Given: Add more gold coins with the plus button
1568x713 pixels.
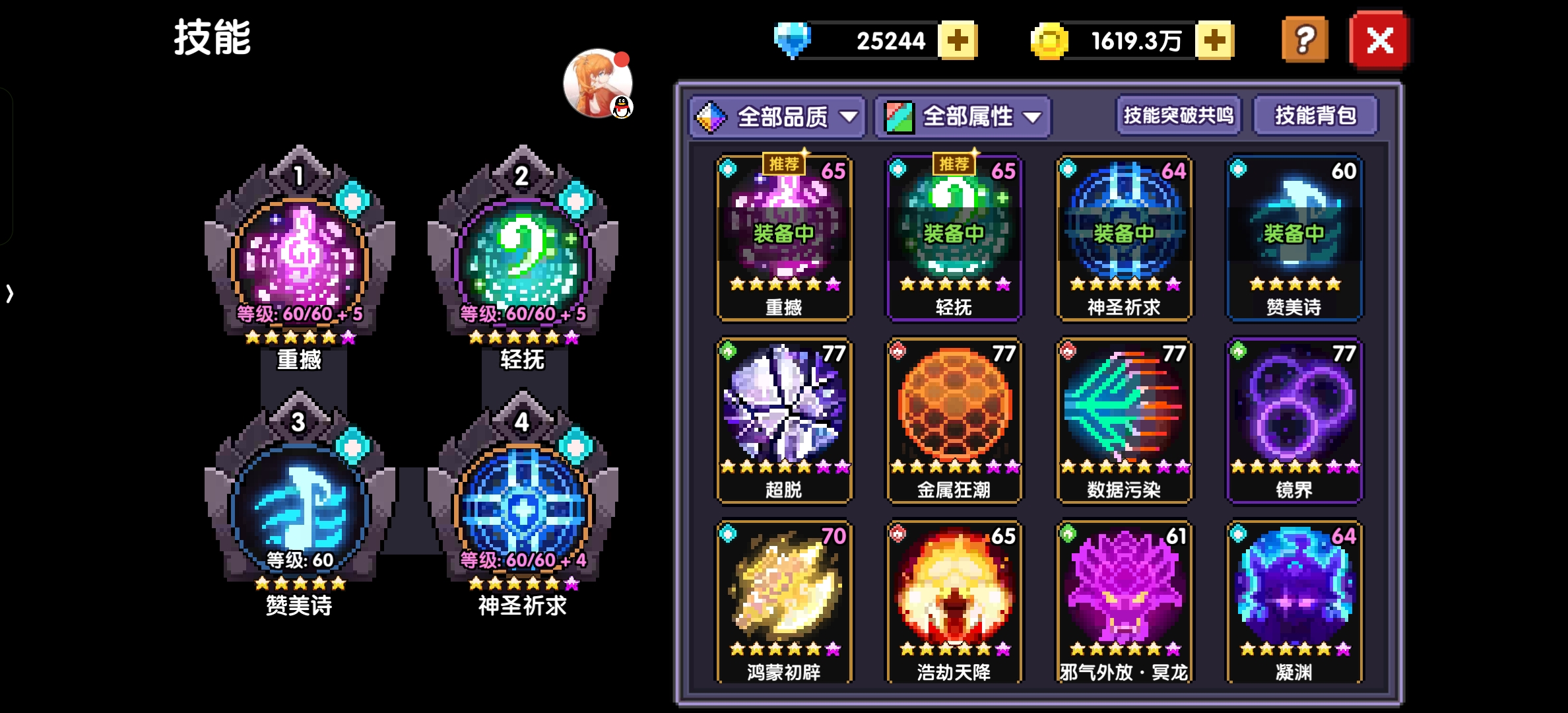Looking at the screenshot, I should point(1214,41).
